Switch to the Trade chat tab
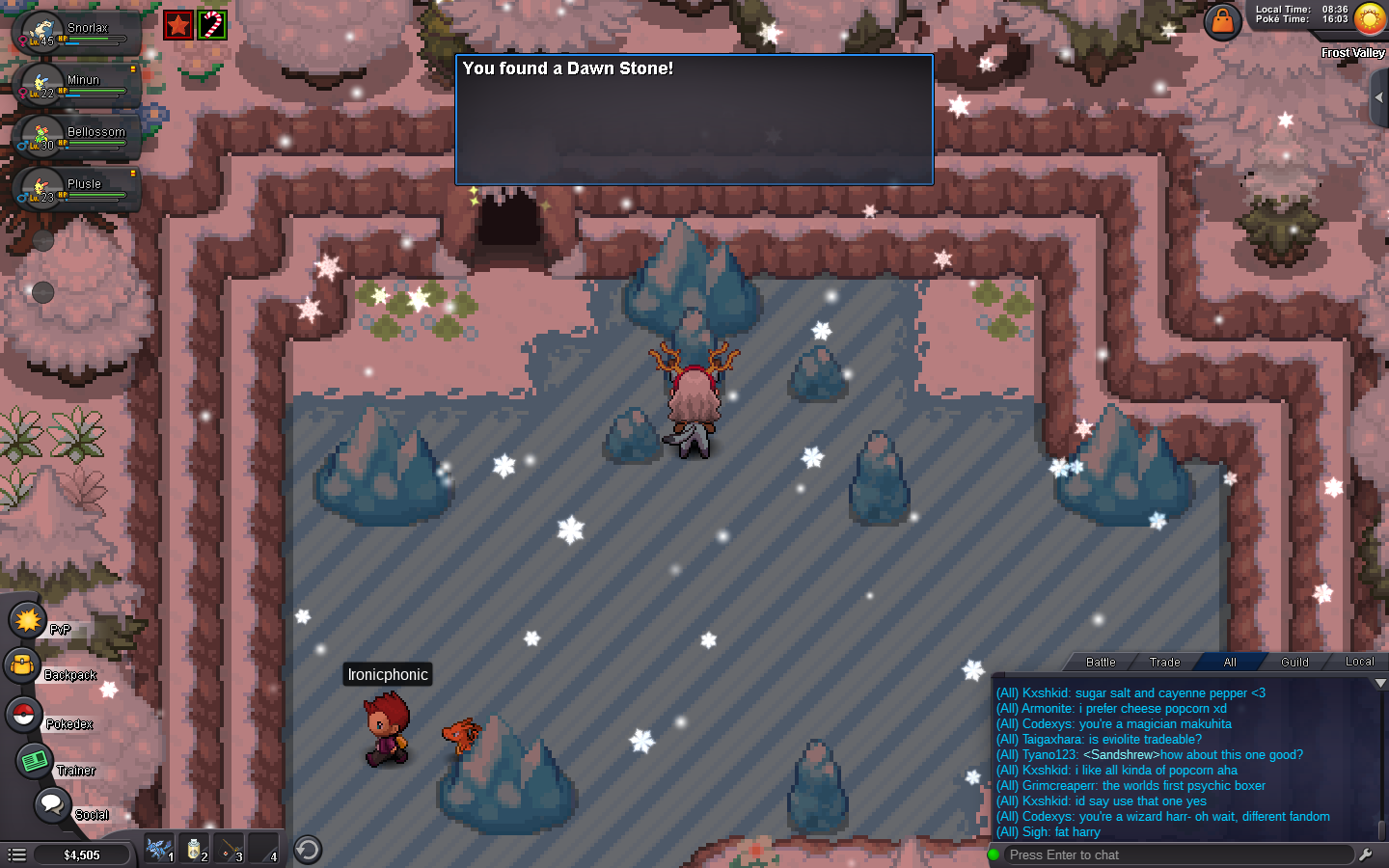Screen dimensions: 1389x868 (x=1164, y=662)
